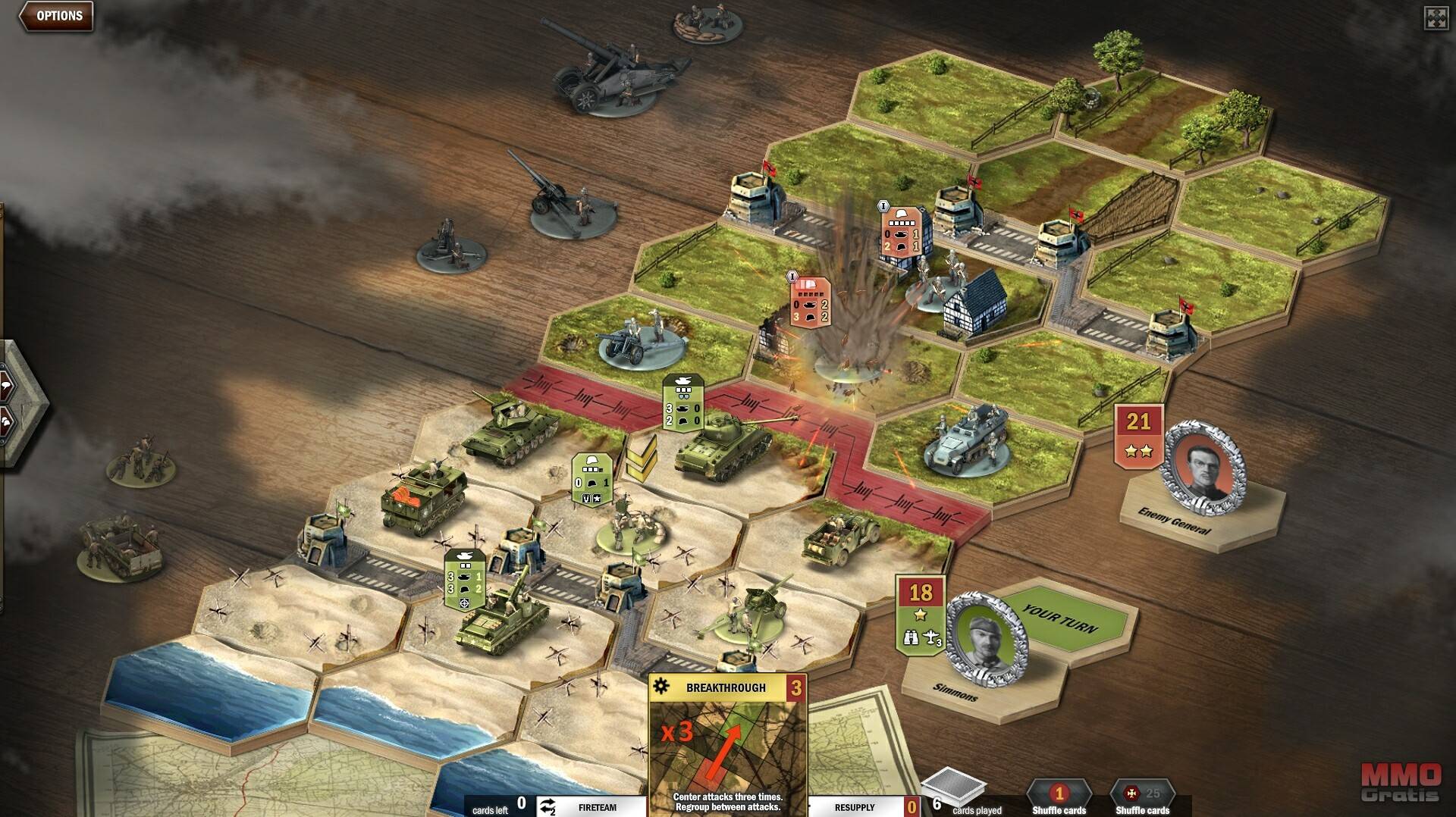
Task: Open the Options menu
Action: click(57, 16)
